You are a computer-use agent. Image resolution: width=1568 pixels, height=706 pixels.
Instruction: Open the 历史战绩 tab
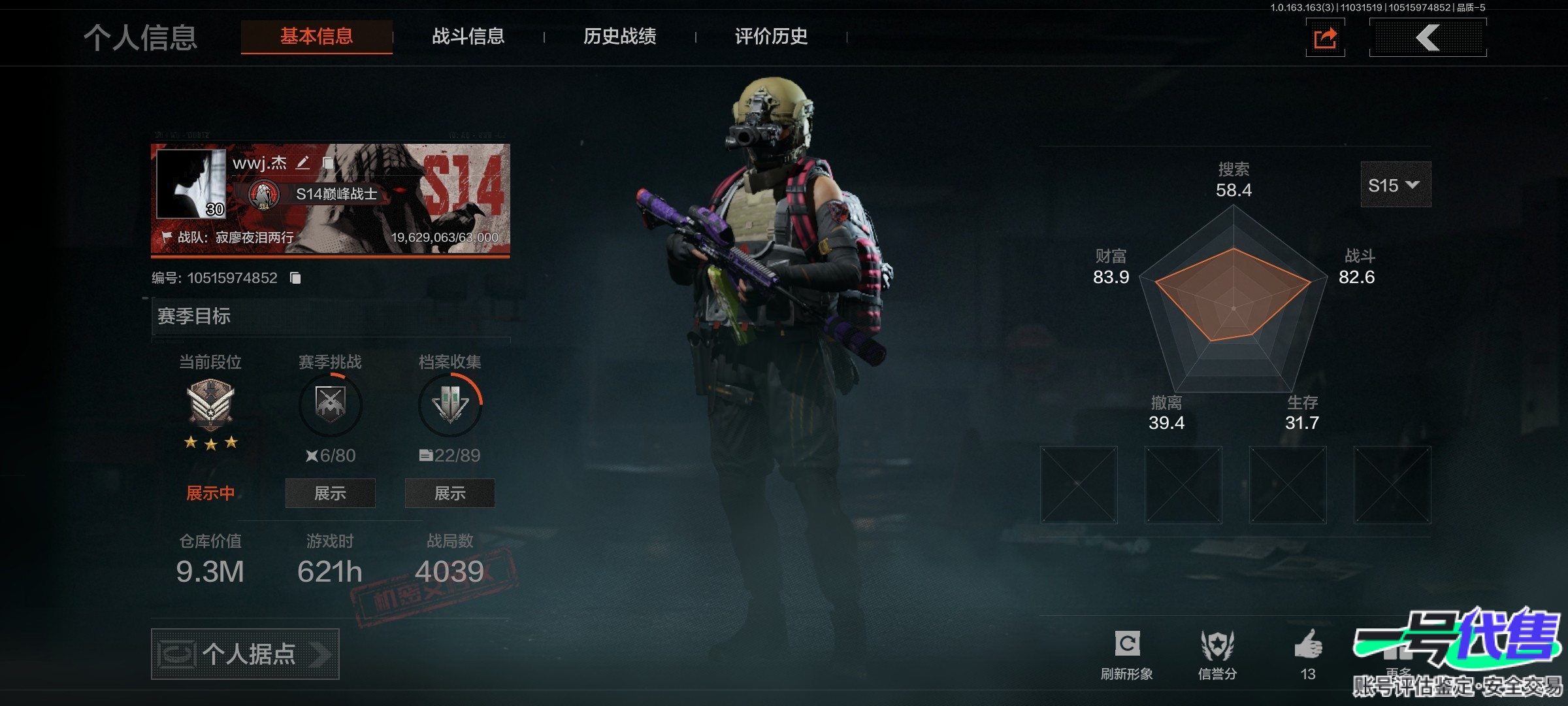(619, 37)
